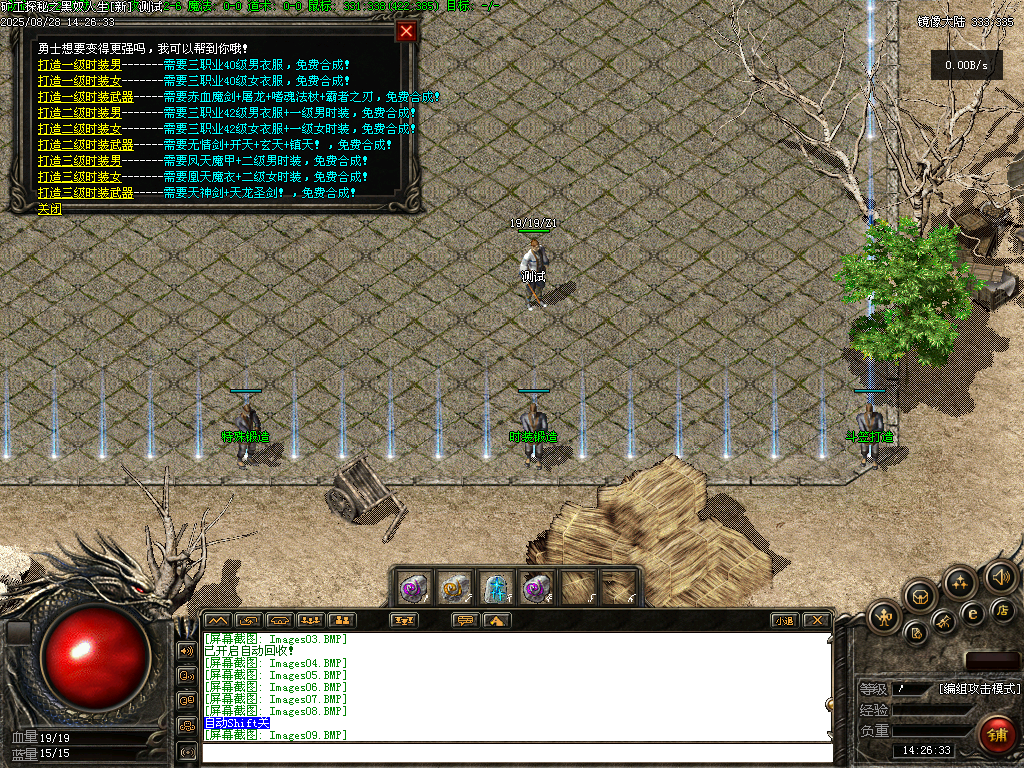Close the forging dialog with the red X
The height and width of the screenshot is (768, 1024).
(406, 31)
